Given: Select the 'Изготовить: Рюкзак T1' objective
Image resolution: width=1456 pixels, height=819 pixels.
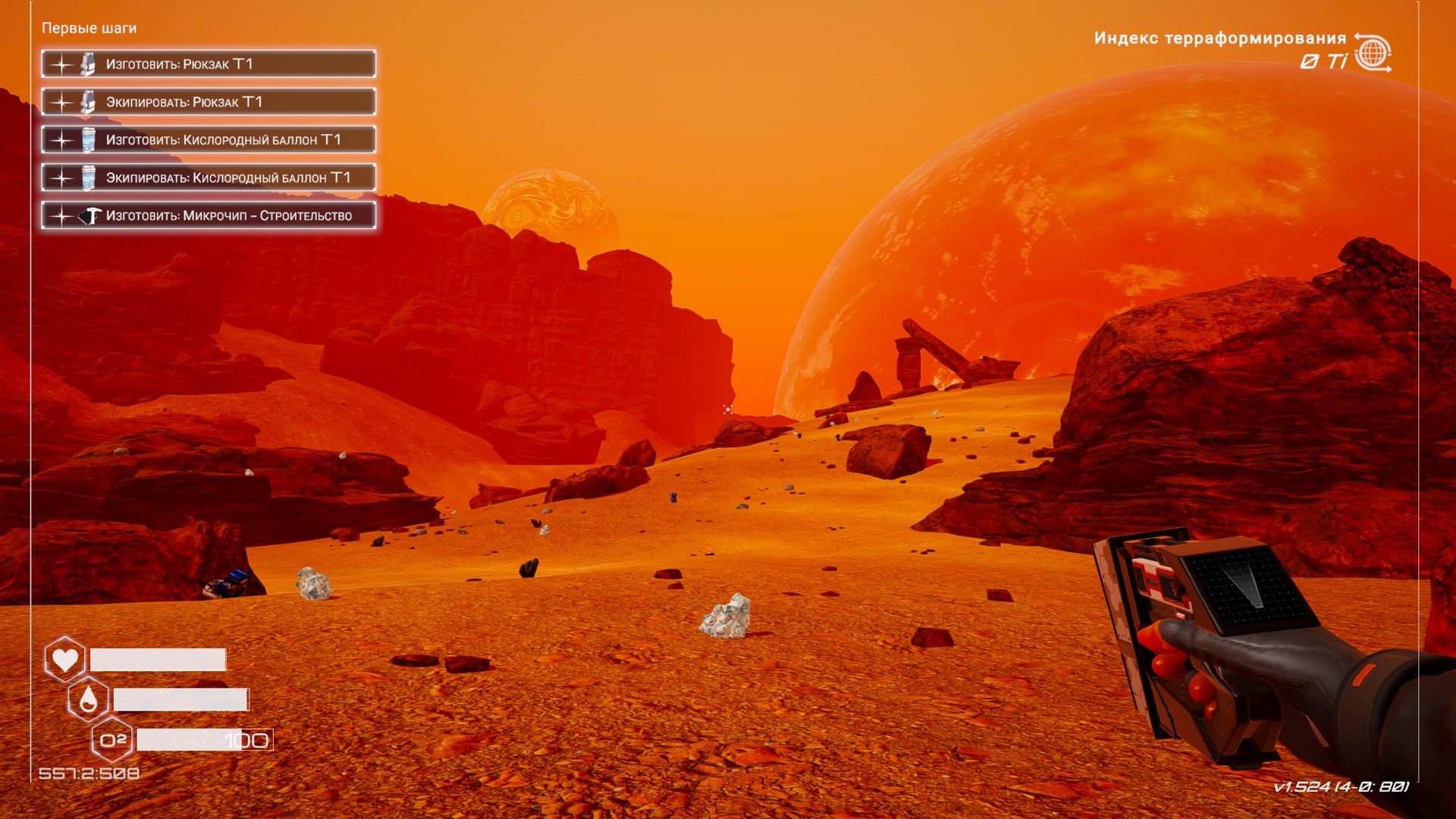Looking at the screenshot, I should (209, 64).
